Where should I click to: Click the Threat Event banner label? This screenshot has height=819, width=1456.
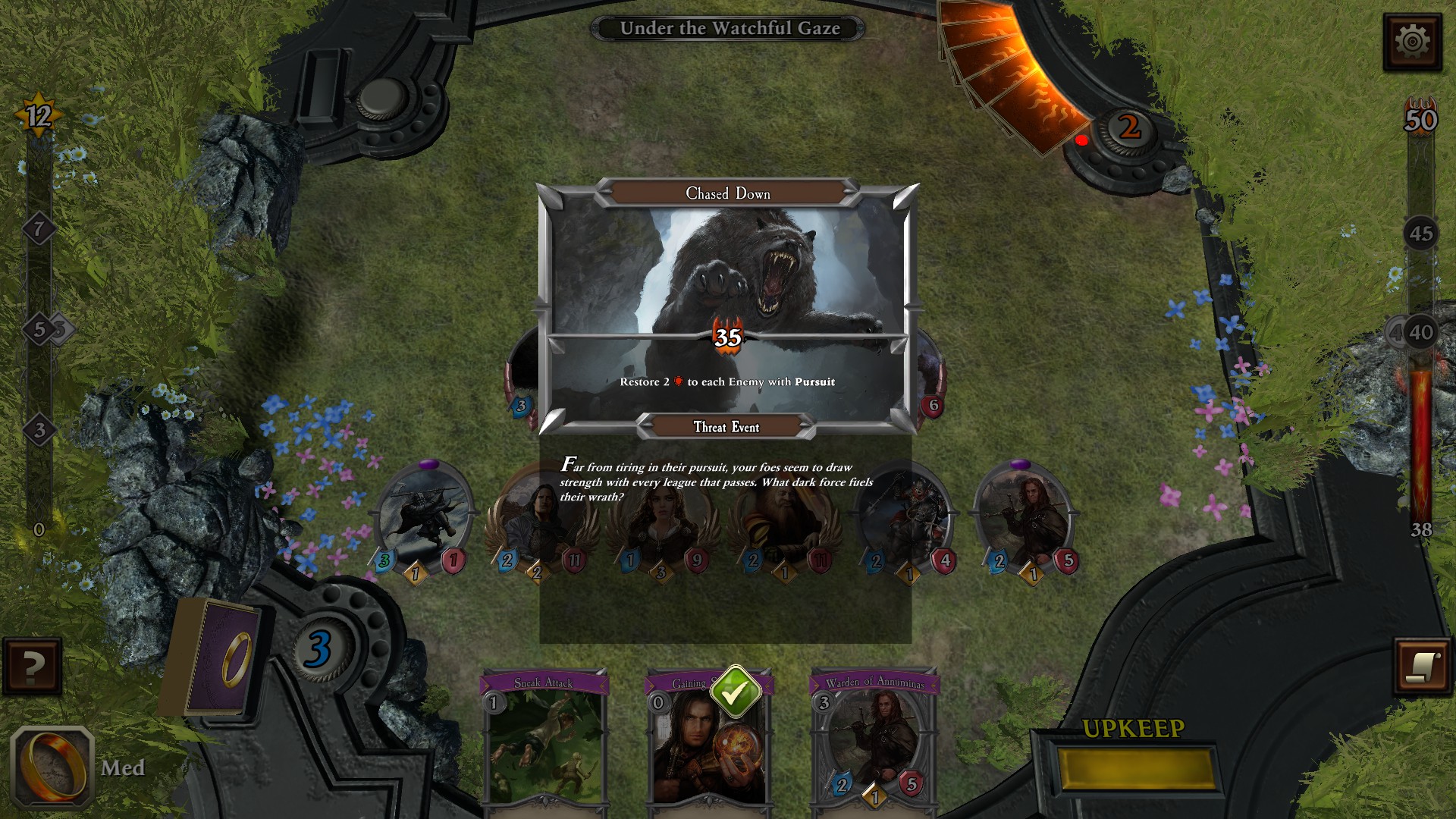[726, 427]
